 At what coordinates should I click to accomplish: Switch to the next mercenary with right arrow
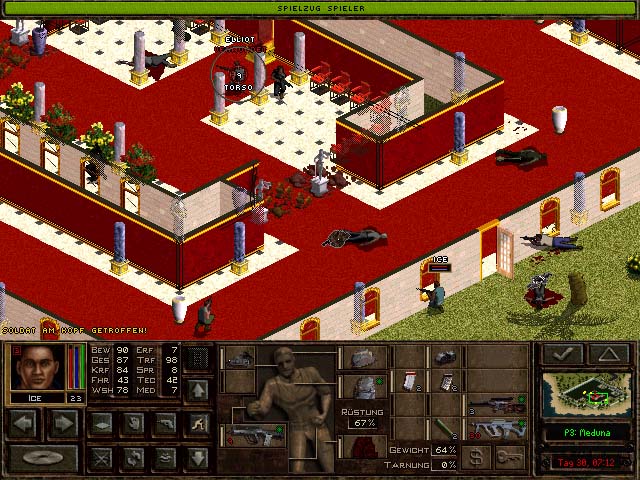(62, 424)
